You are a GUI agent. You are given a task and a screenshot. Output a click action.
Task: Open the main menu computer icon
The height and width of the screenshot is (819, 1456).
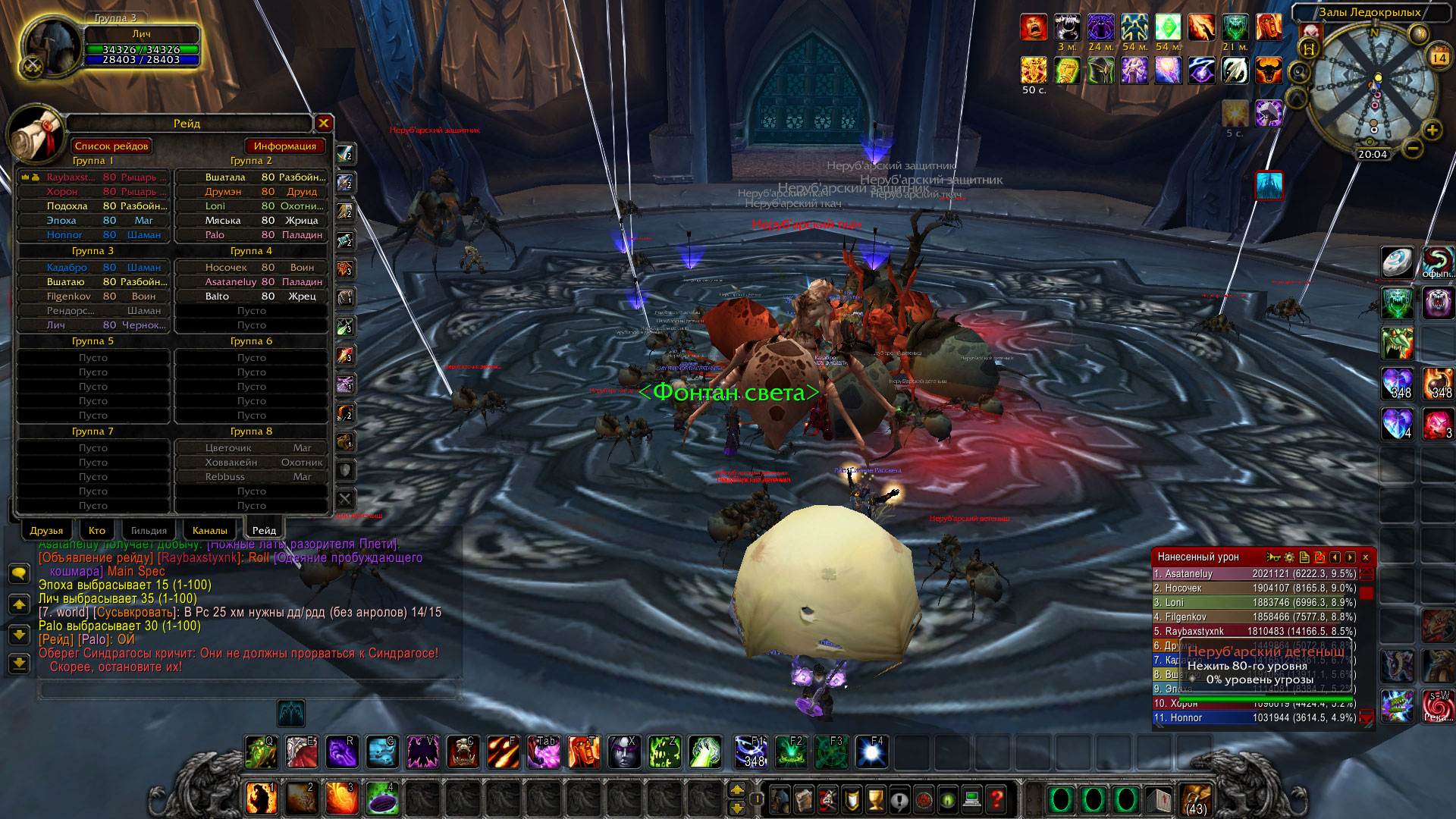pyautogui.click(x=972, y=799)
